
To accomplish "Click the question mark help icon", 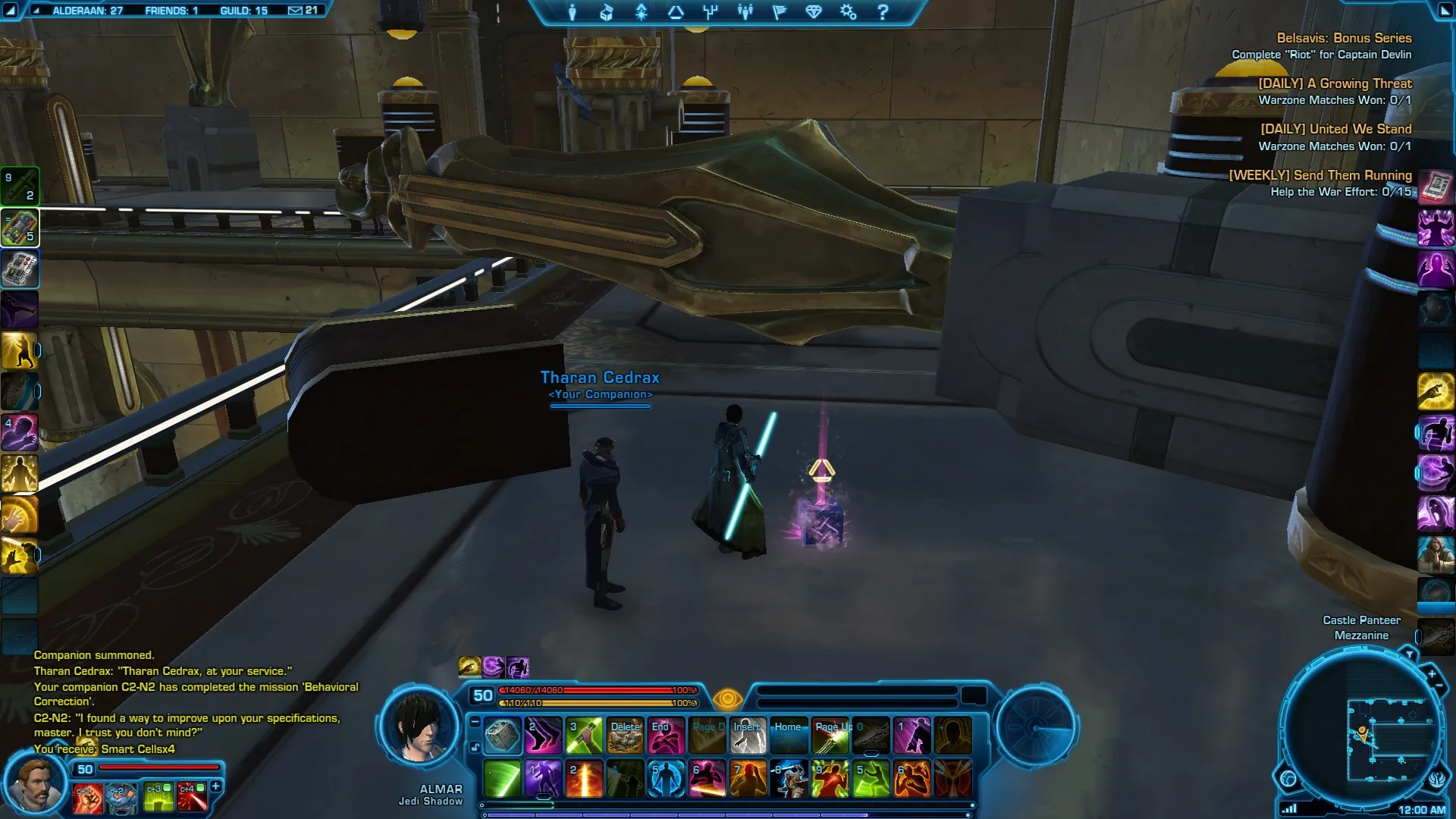I will coord(883,12).
